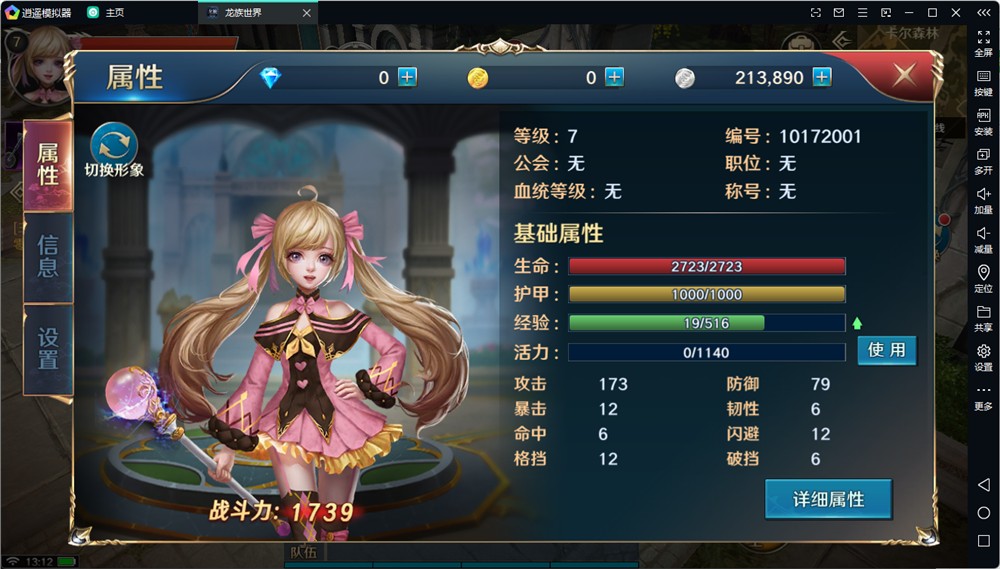Open 按键 key mapping in emulator sidebar

(983, 81)
